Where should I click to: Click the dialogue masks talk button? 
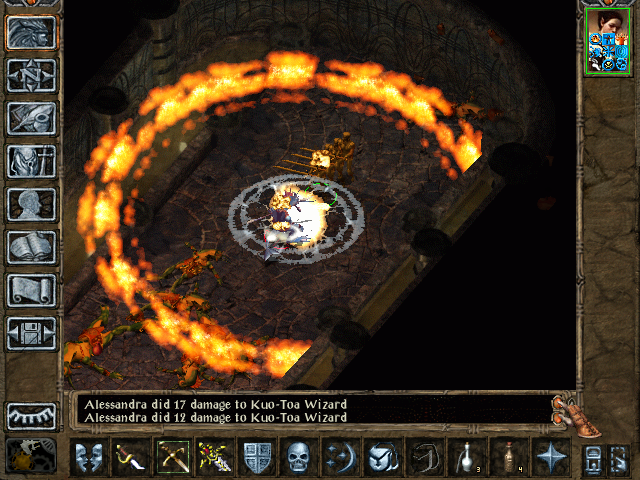(x=89, y=459)
